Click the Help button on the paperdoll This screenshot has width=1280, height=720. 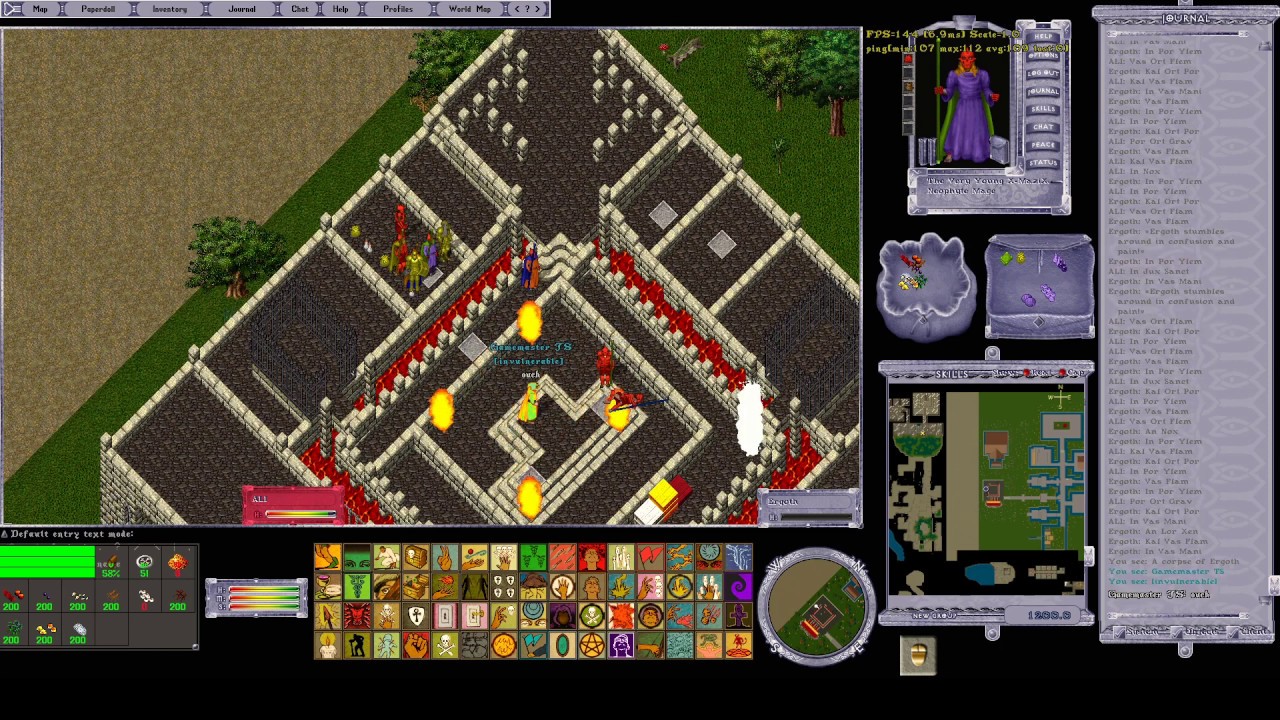pyautogui.click(x=1043, y=37)
